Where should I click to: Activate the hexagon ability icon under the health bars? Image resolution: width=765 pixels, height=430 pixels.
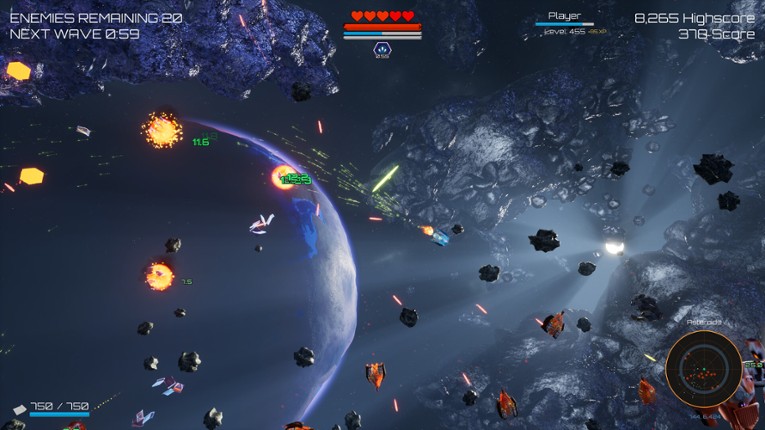(382, 49)
